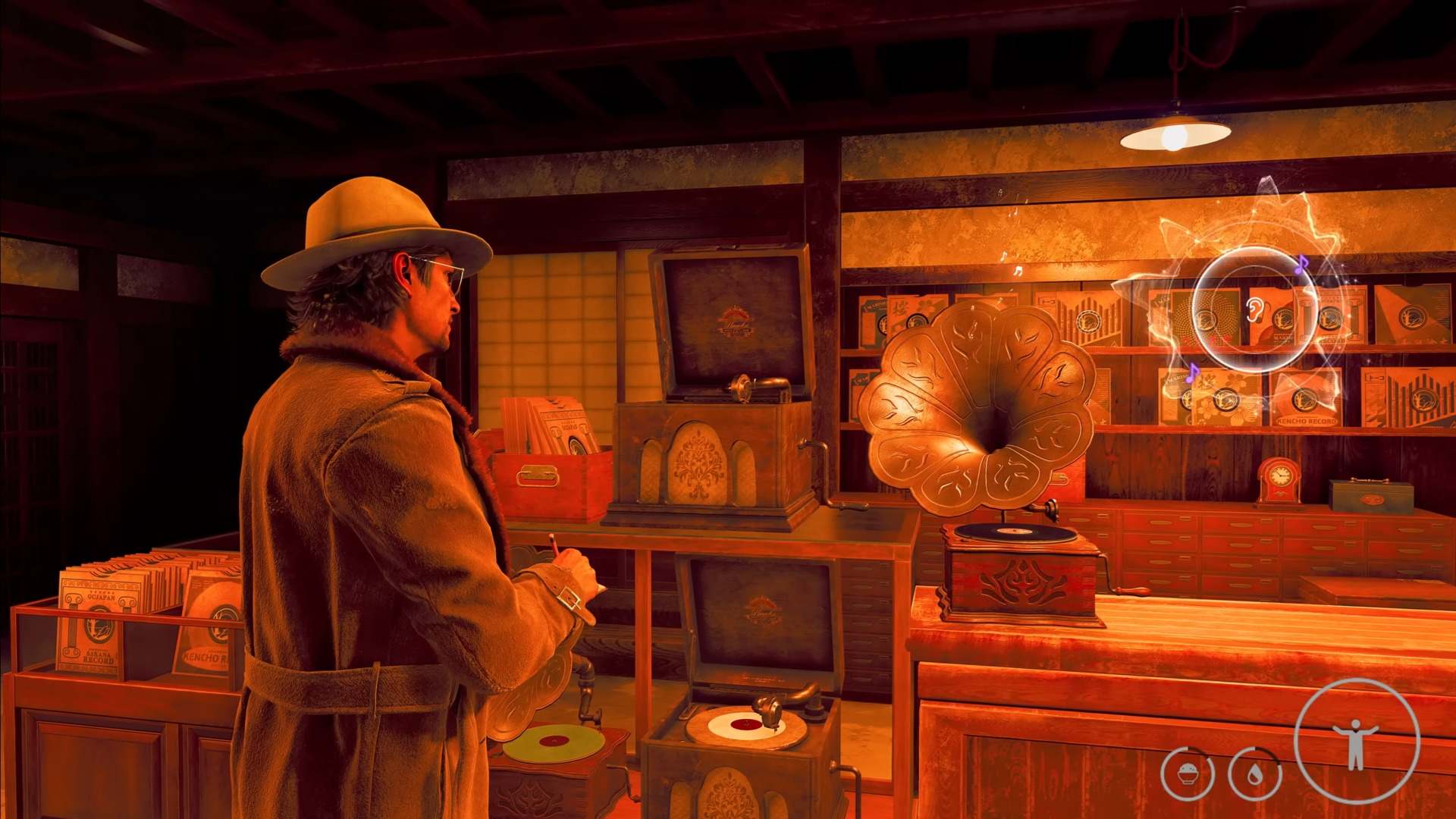The height and width of the screenshot is (819, 1456).
Task: Click the rice bowl hunger icon
Action: point(1188,773)
